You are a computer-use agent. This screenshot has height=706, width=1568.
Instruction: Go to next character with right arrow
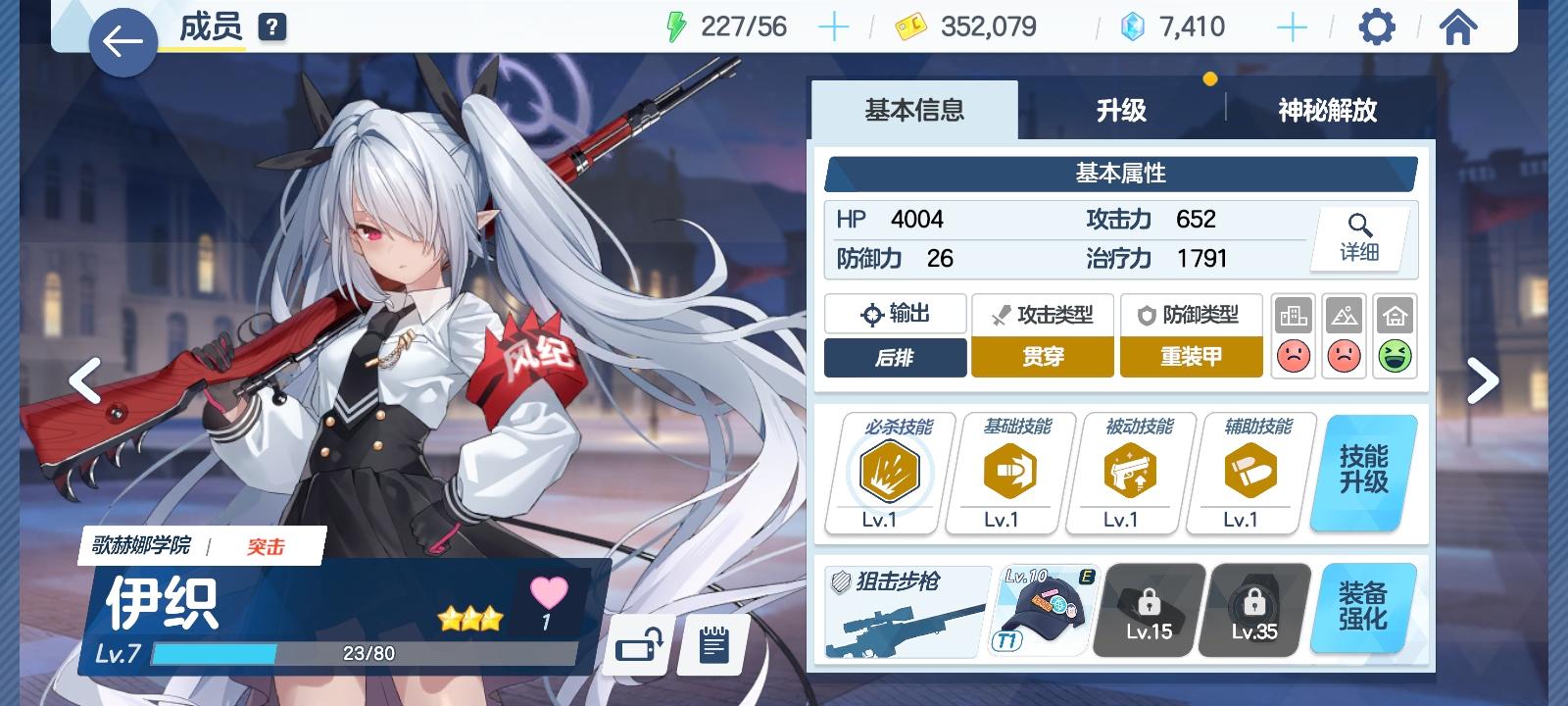click(1485, 380)
